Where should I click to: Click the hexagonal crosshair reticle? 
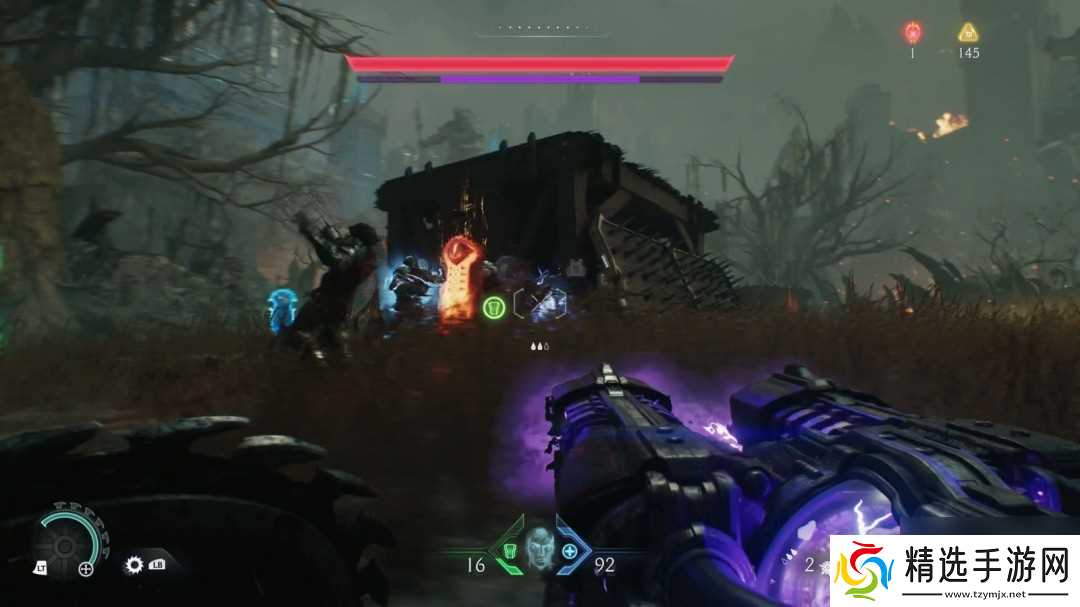coord(539,303)
